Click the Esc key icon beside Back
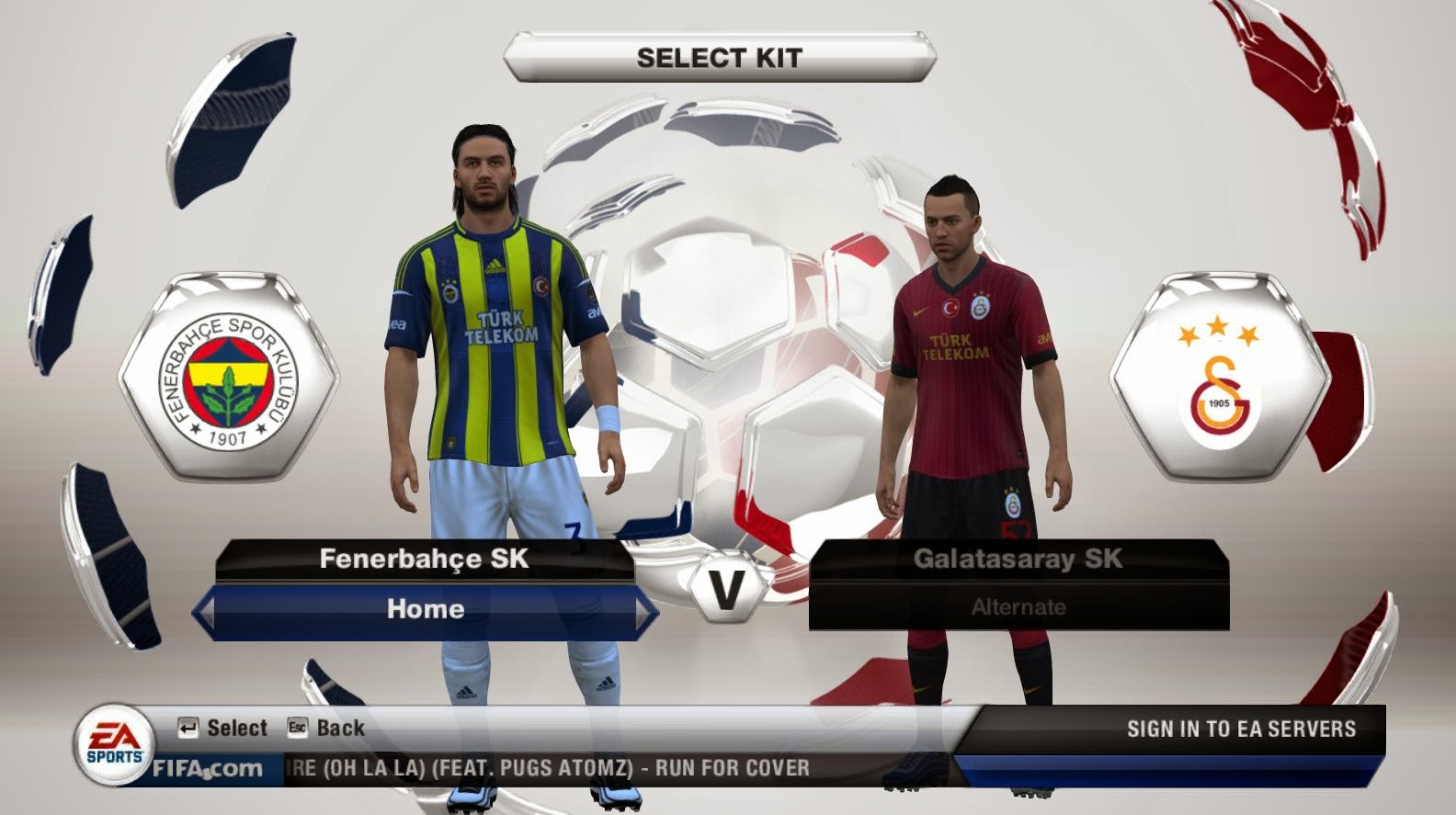The image size is (1456, 815). coord(297,728)
